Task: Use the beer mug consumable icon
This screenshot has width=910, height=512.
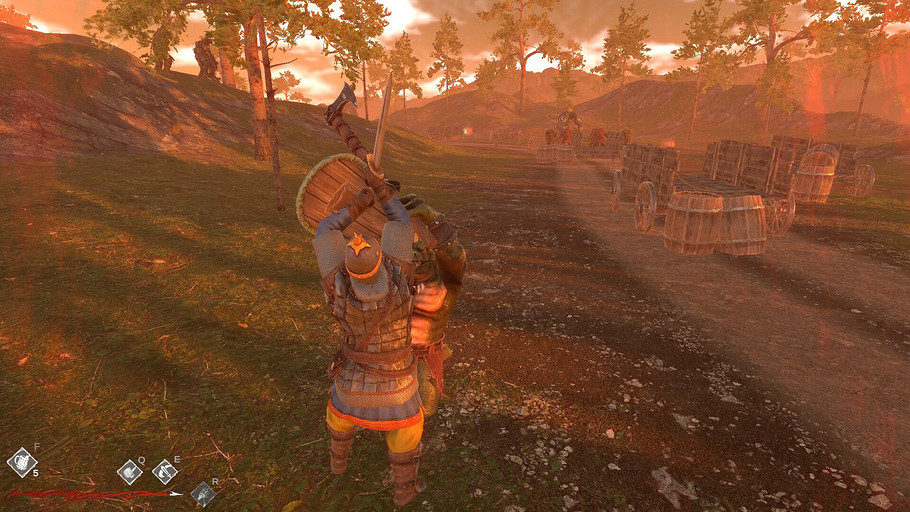Action: 21,461
